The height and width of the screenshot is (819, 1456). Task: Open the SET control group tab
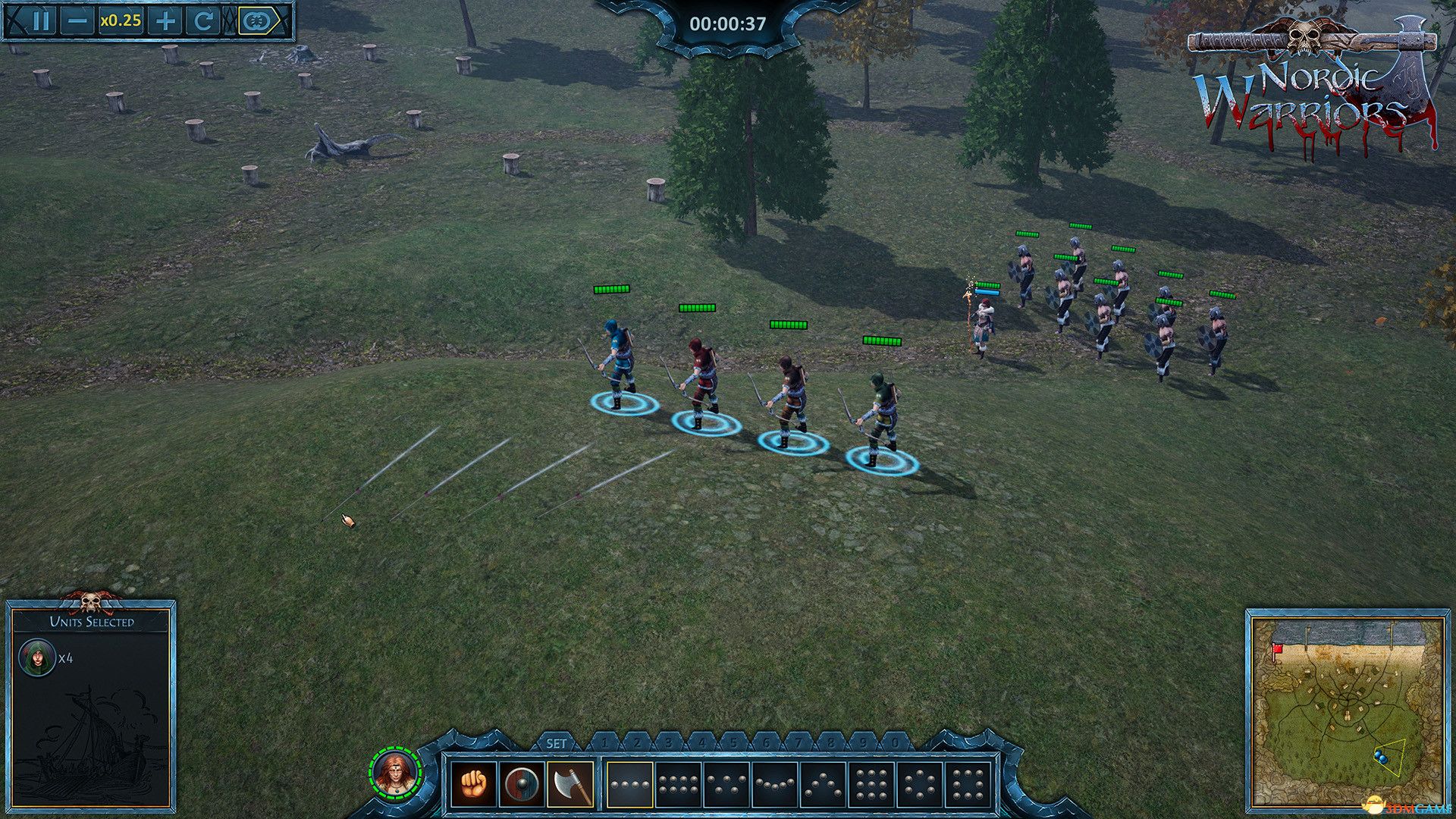(556, 743)
